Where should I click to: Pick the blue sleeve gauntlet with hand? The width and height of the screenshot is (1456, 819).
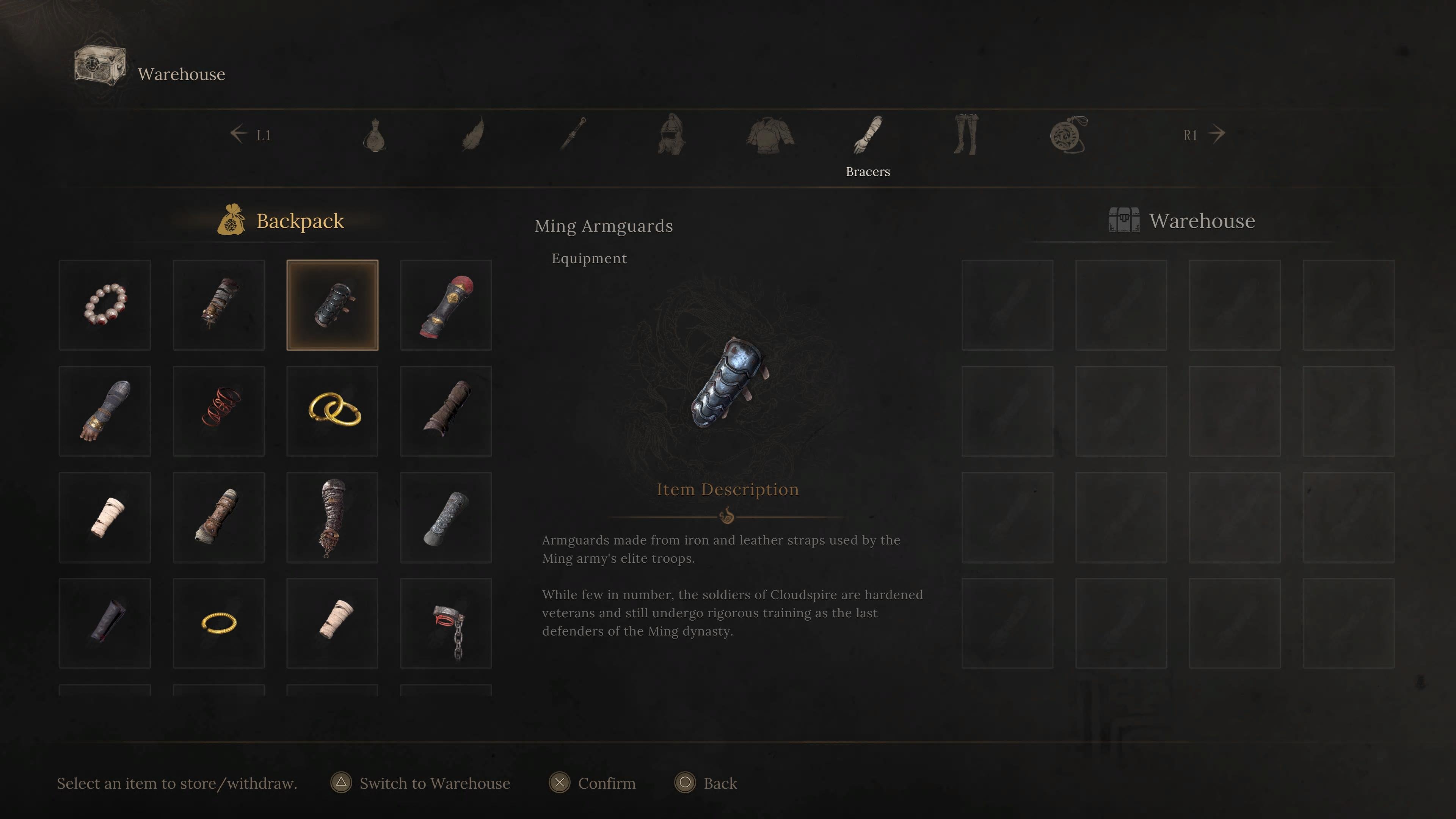(105, 411)
